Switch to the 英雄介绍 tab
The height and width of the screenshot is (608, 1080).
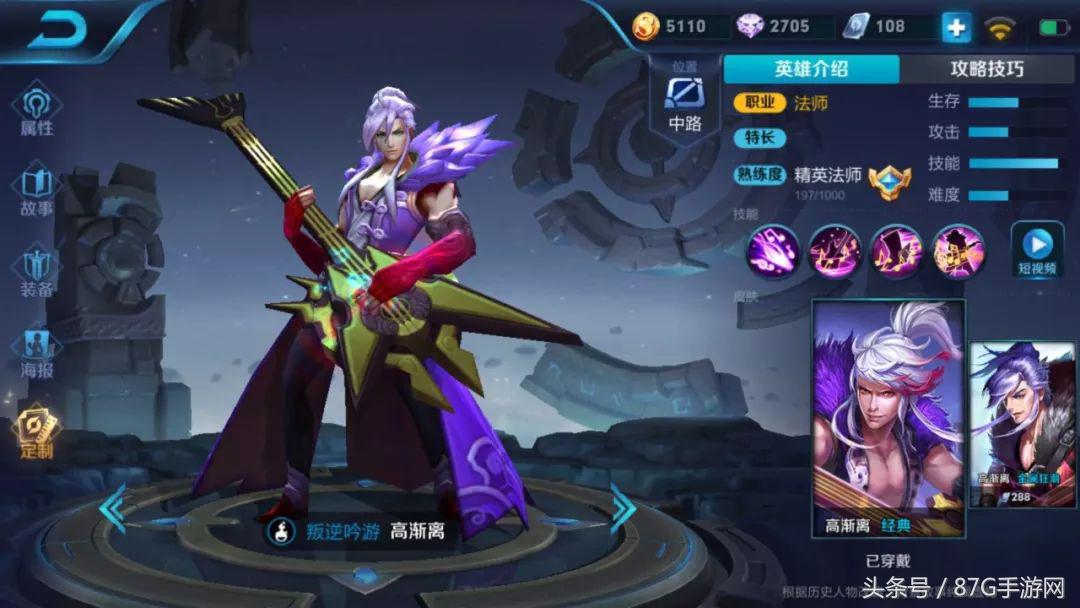811,69
